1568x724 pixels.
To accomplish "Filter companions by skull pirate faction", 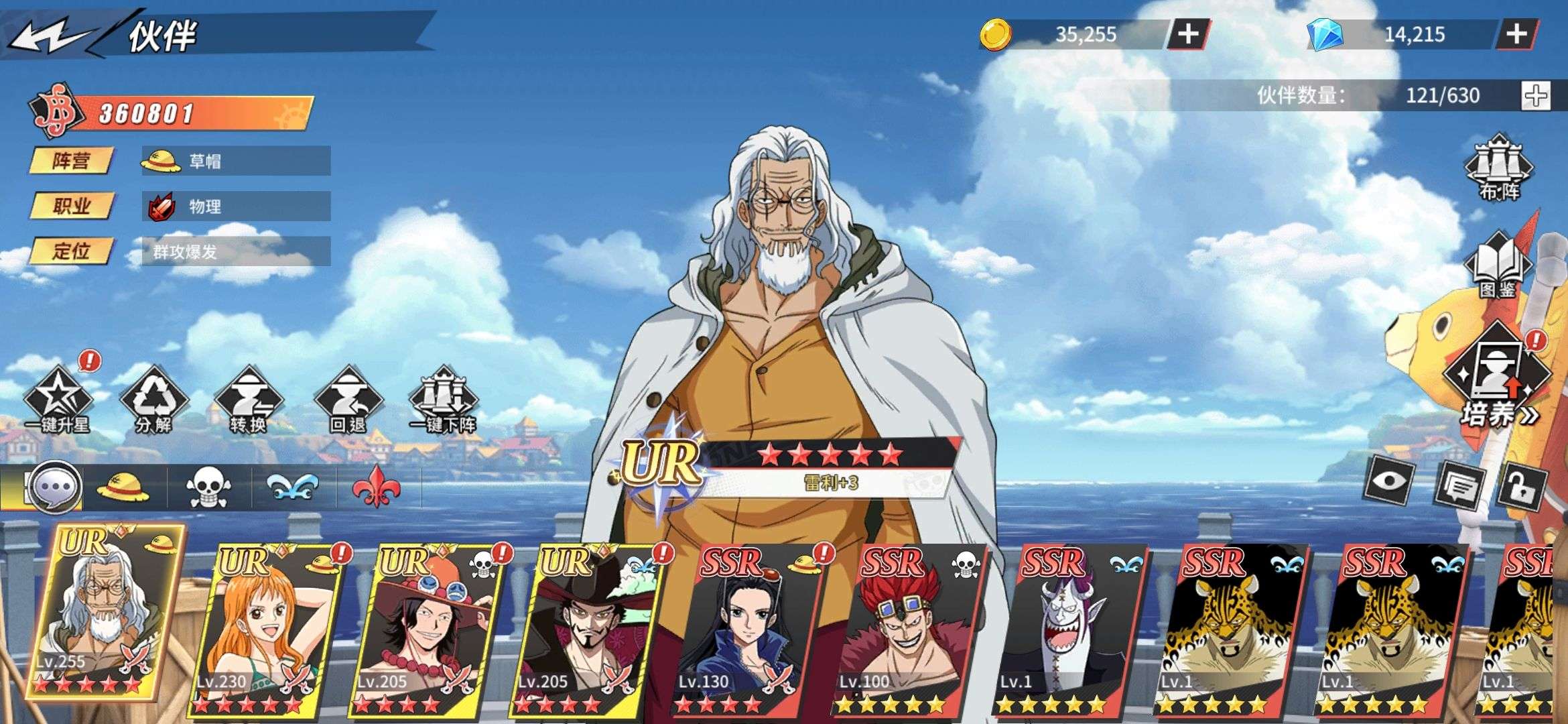I will point(208,487).
